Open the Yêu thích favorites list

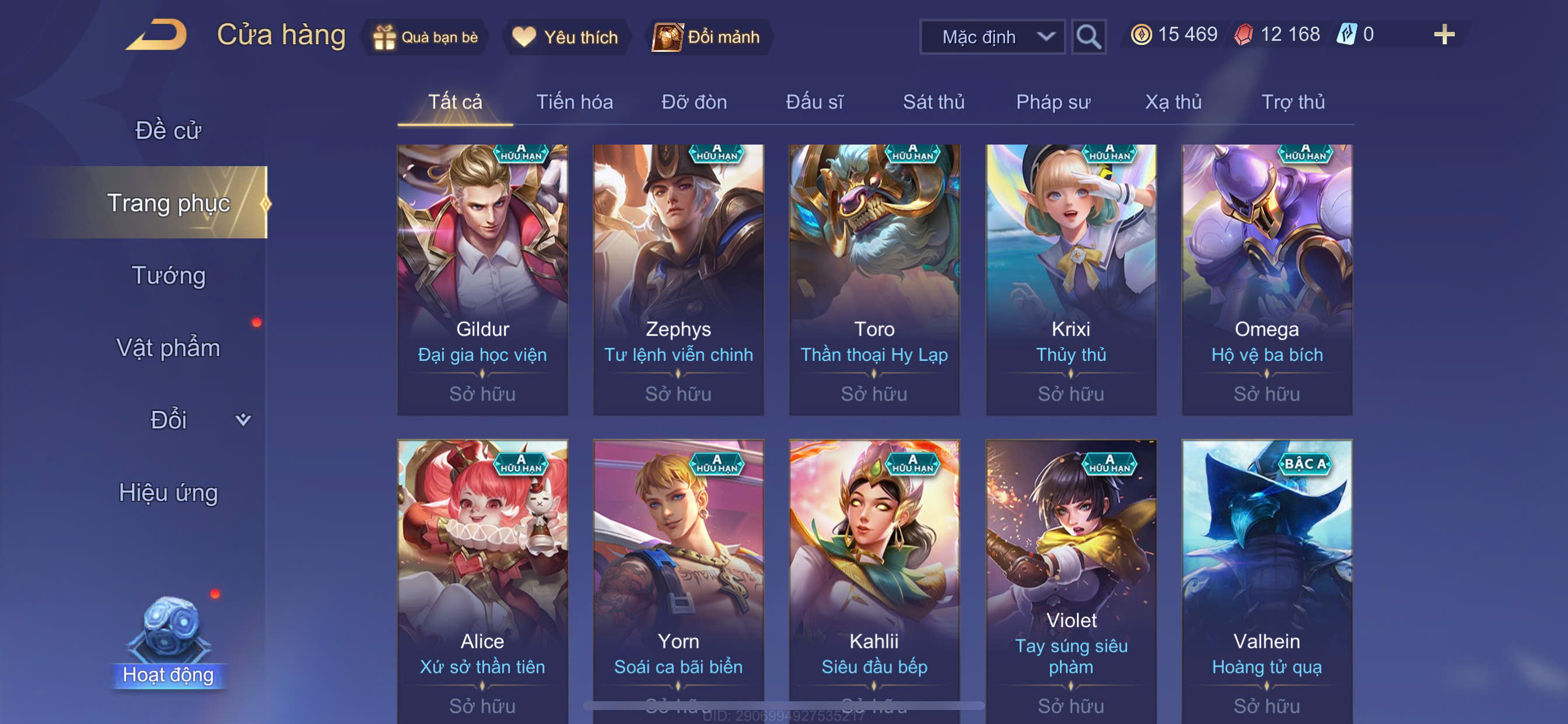(x=565, y=37)
